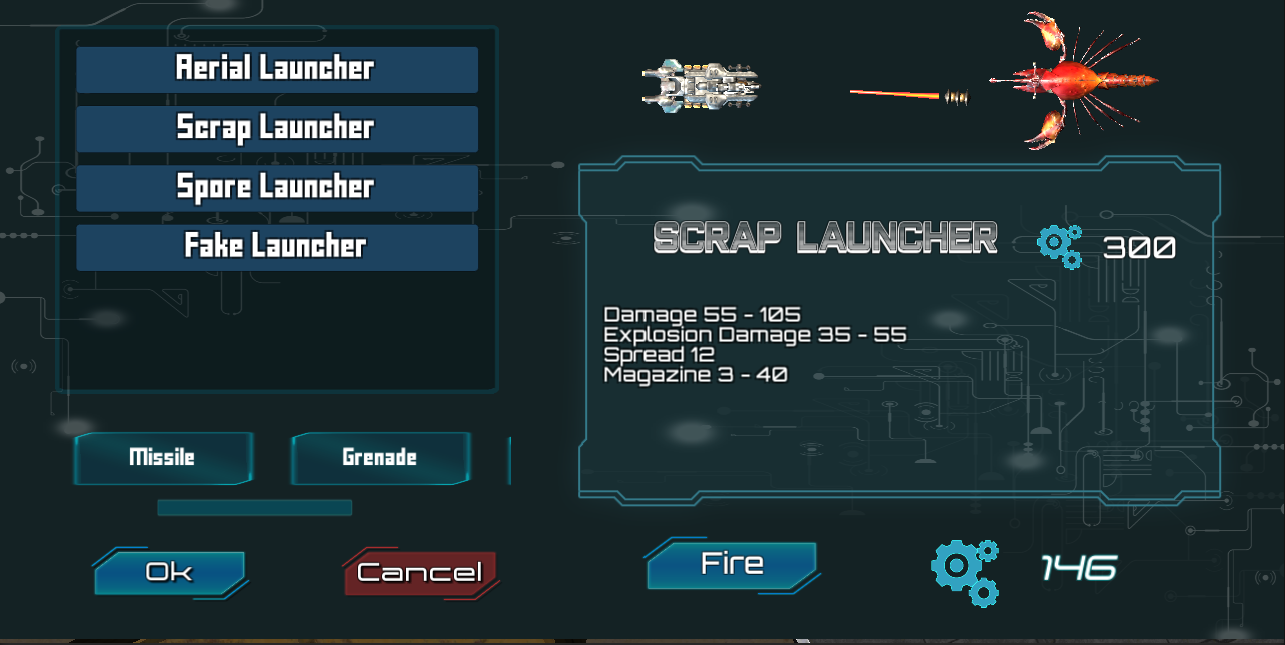The image size is (1285, 645).
Task: Switch to the Missile category
Action: pos(162,458)
